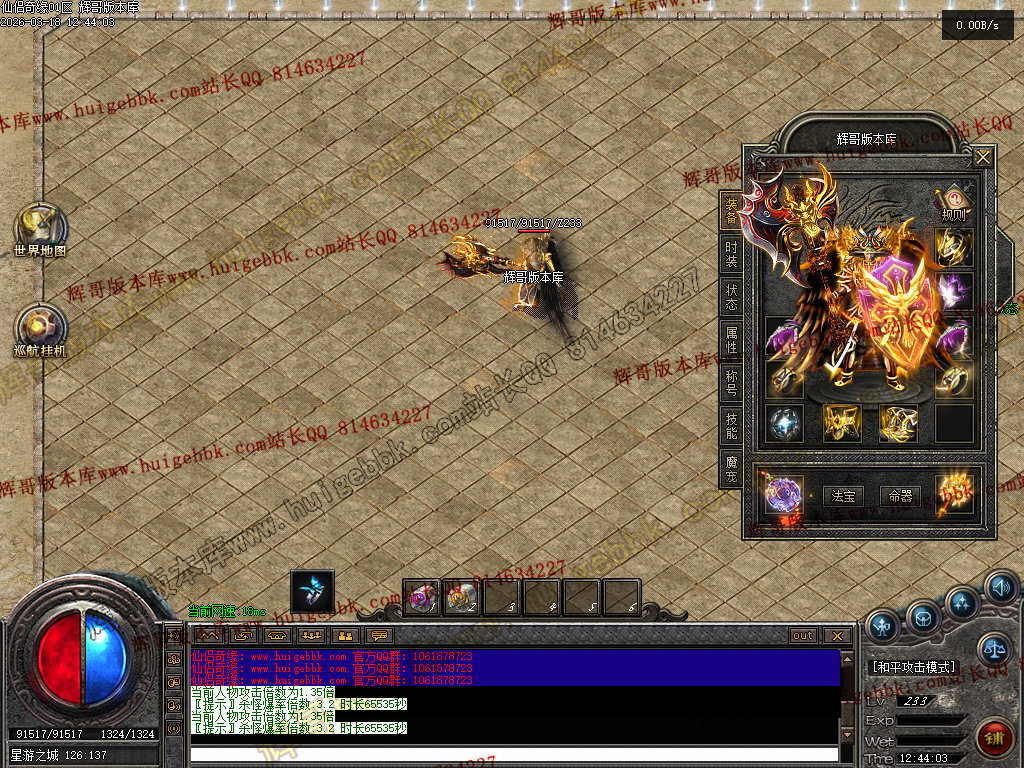Activate the blue butterfly skill icon
The width and height of the screenshot is (1024, 768).
pos(312,590)
